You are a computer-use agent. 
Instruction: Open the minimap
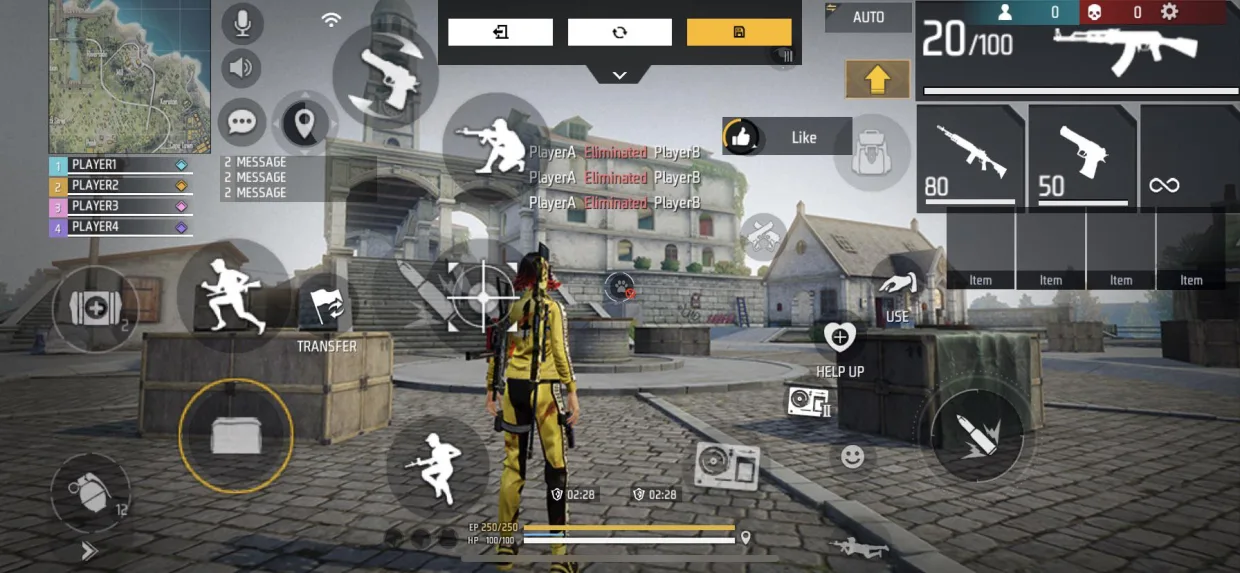pyautogui.click(x=129, y=76)
